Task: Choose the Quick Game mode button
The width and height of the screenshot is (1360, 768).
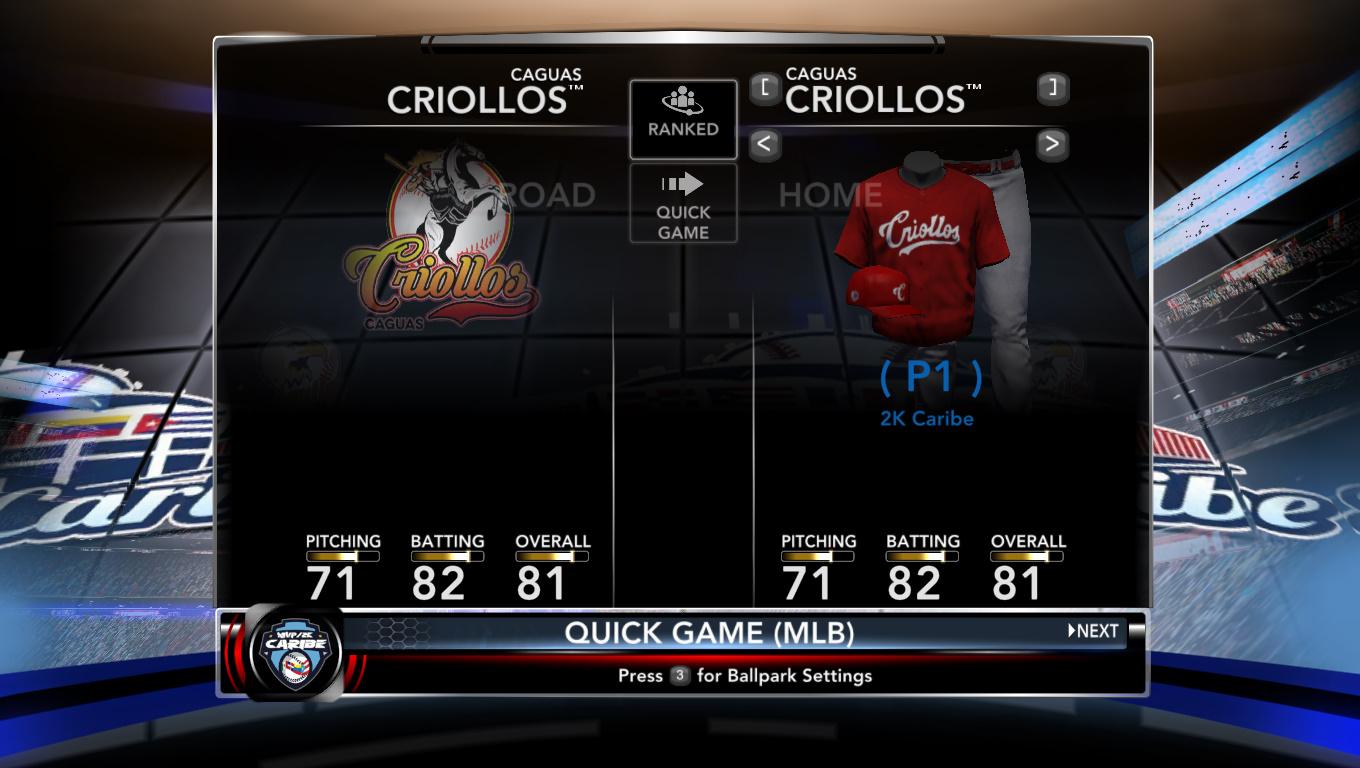Action: 683,203
